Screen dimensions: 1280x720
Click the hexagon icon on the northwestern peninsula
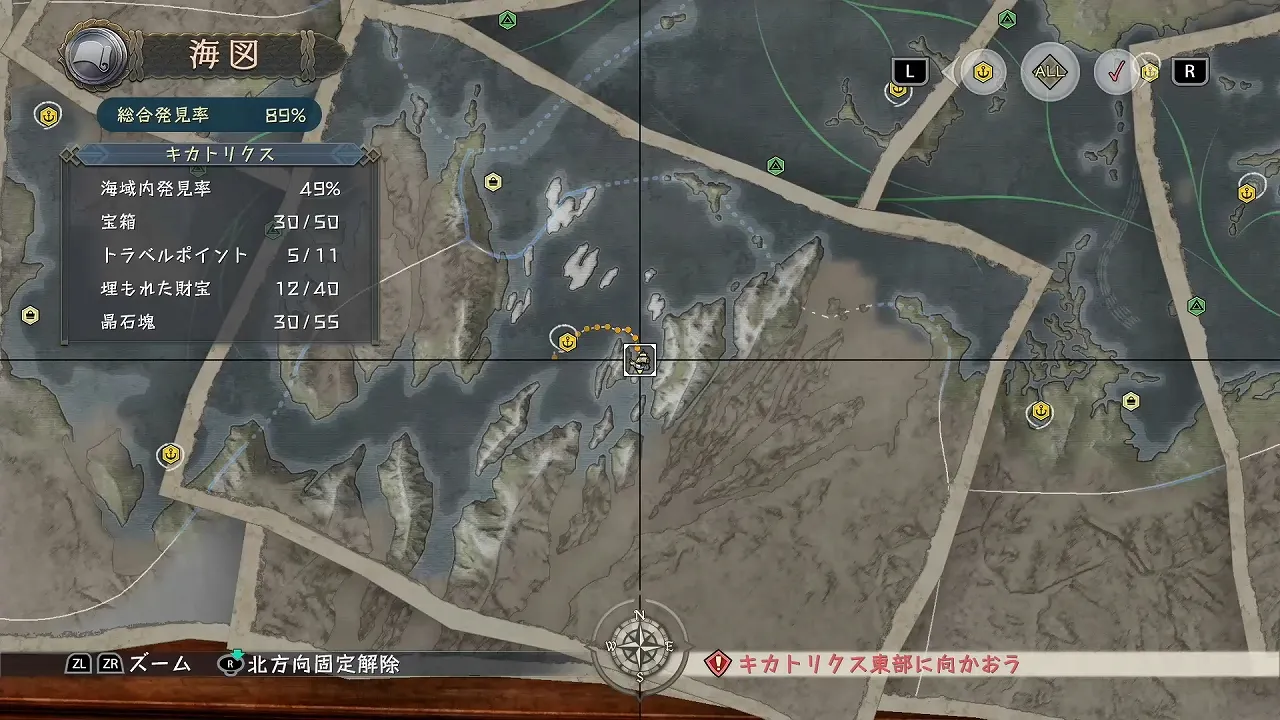[492, 181]
